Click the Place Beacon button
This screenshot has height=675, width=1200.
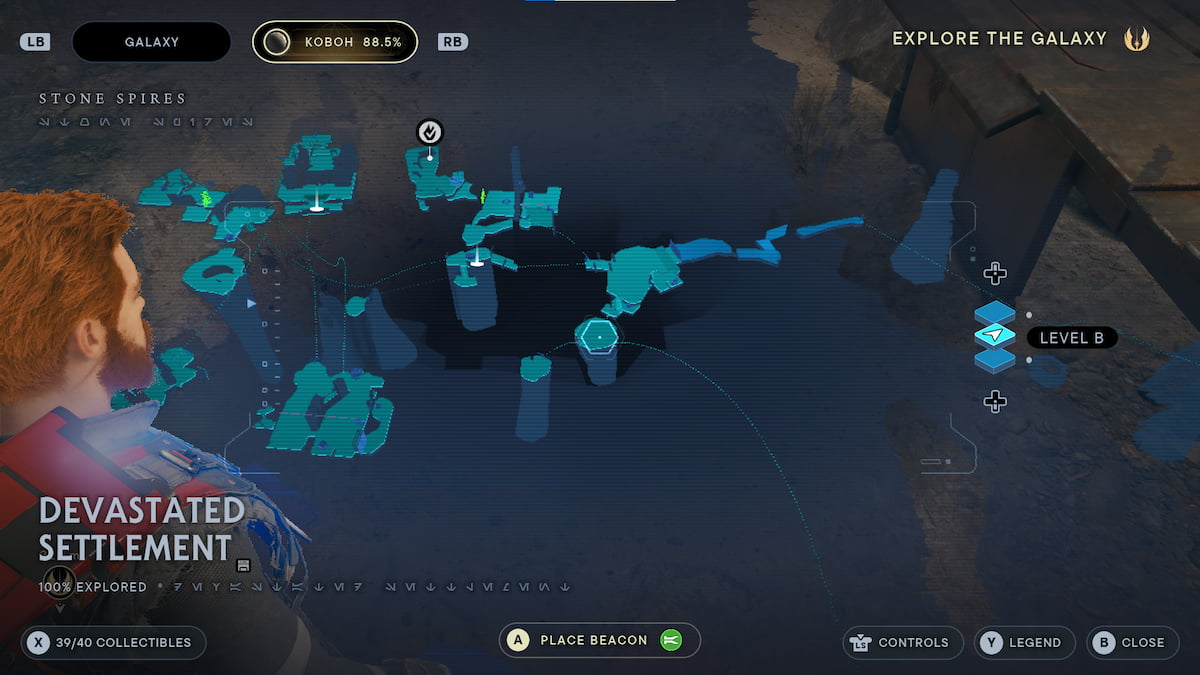[x=599, y=640]
